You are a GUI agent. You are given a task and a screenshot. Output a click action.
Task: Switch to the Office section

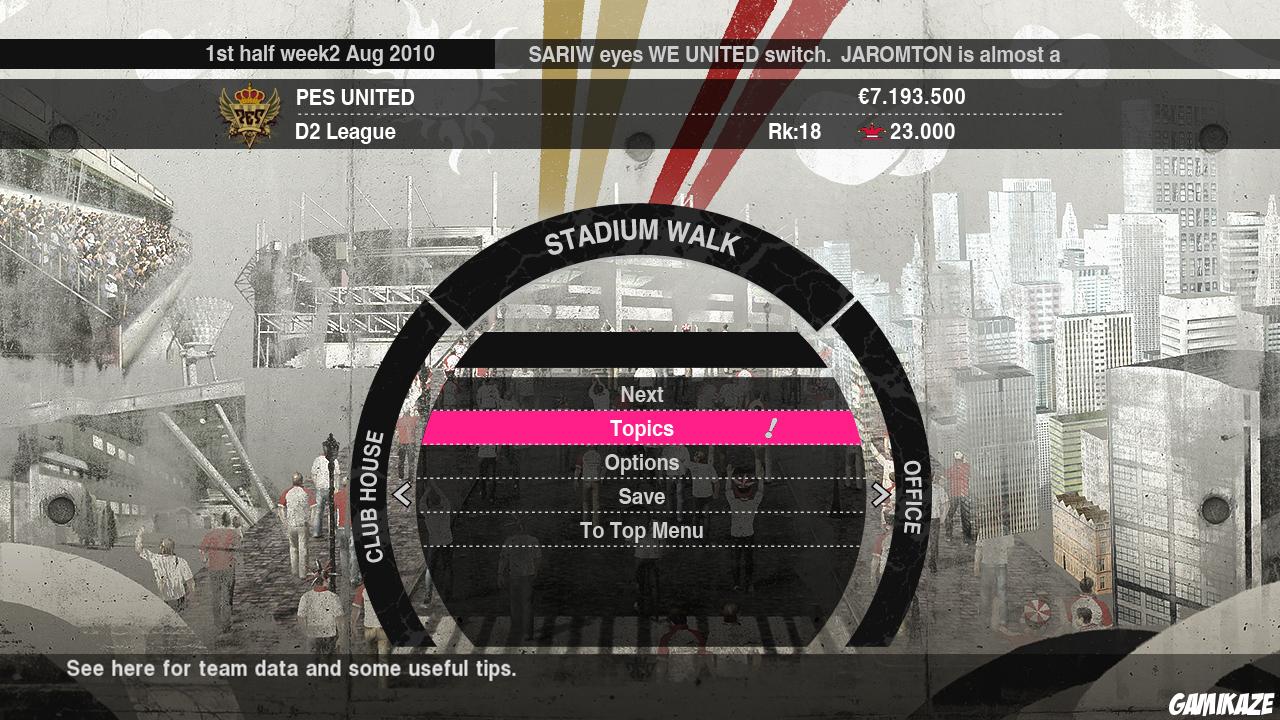[x=911, y=494]
